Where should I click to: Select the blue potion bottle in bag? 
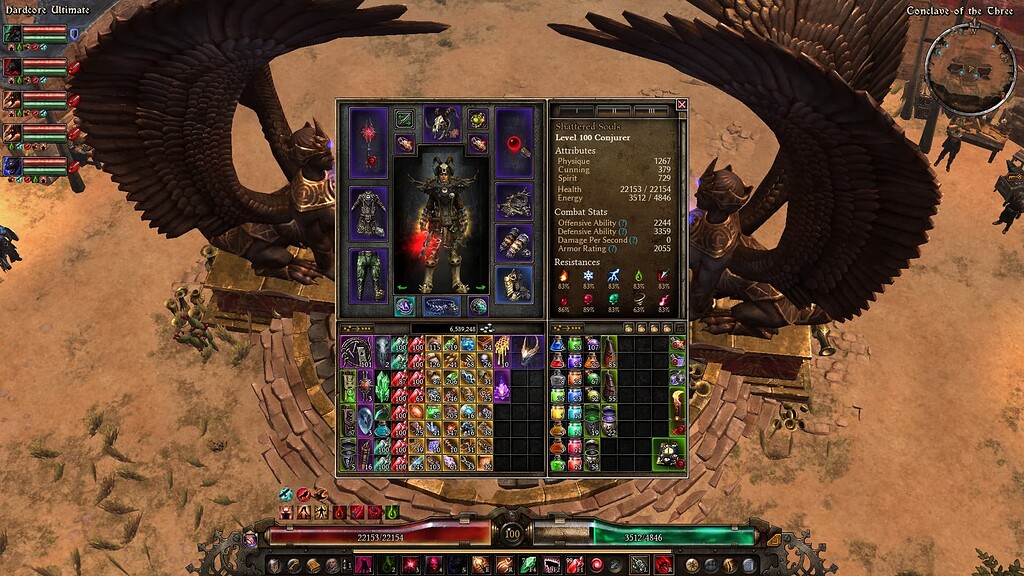(558, 345)
